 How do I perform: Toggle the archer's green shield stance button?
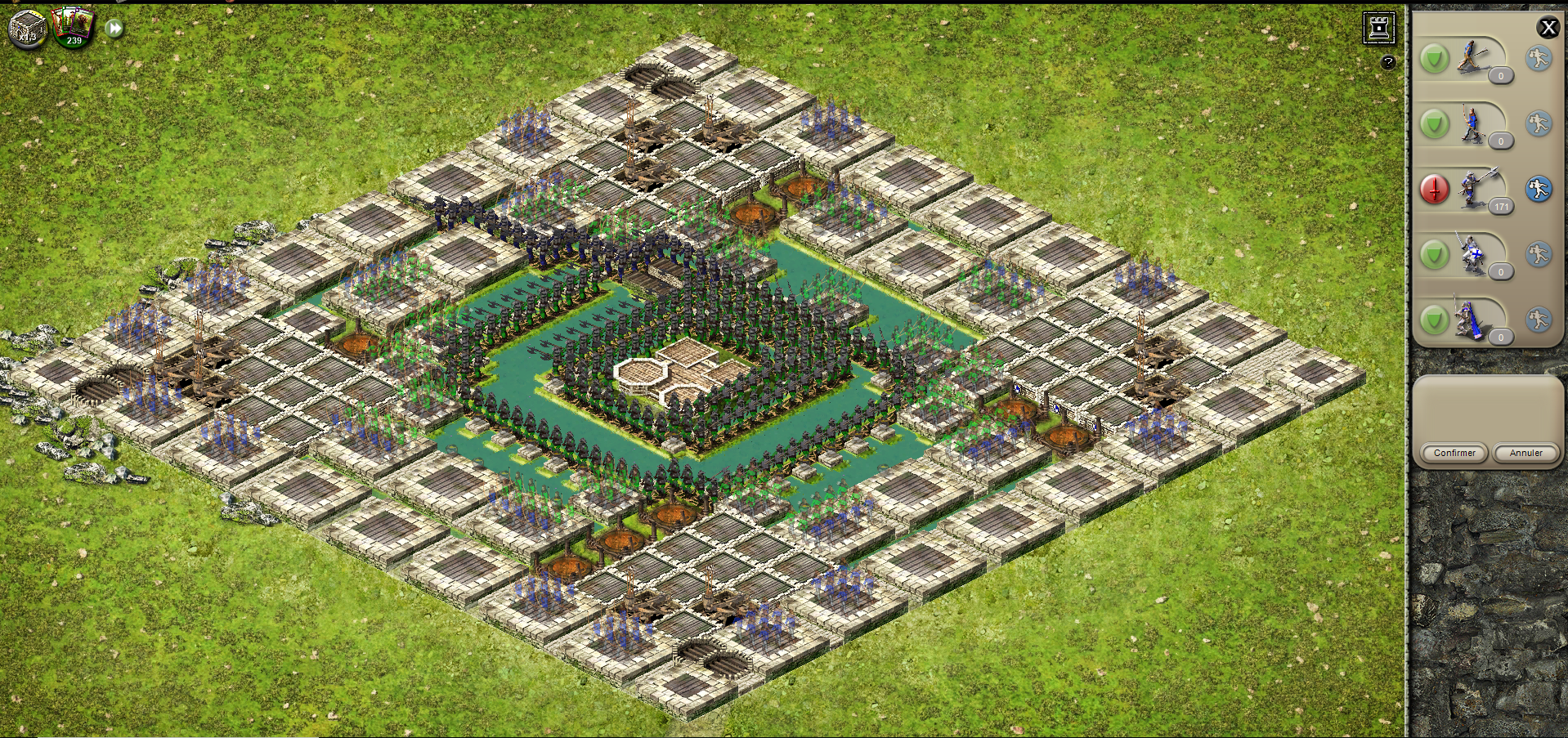[x=1435, y=124]
